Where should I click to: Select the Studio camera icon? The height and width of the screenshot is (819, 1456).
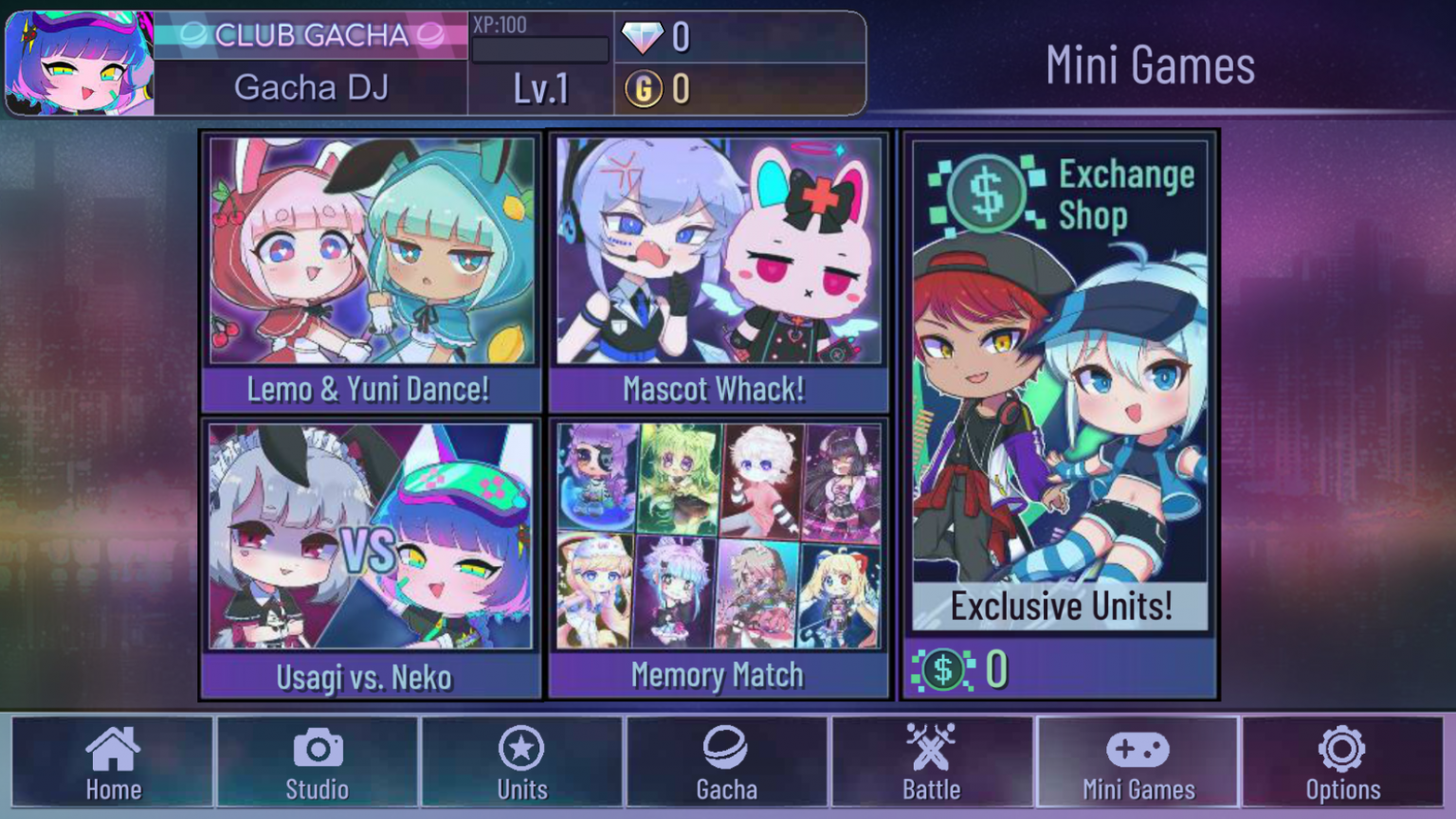[317, 749]
